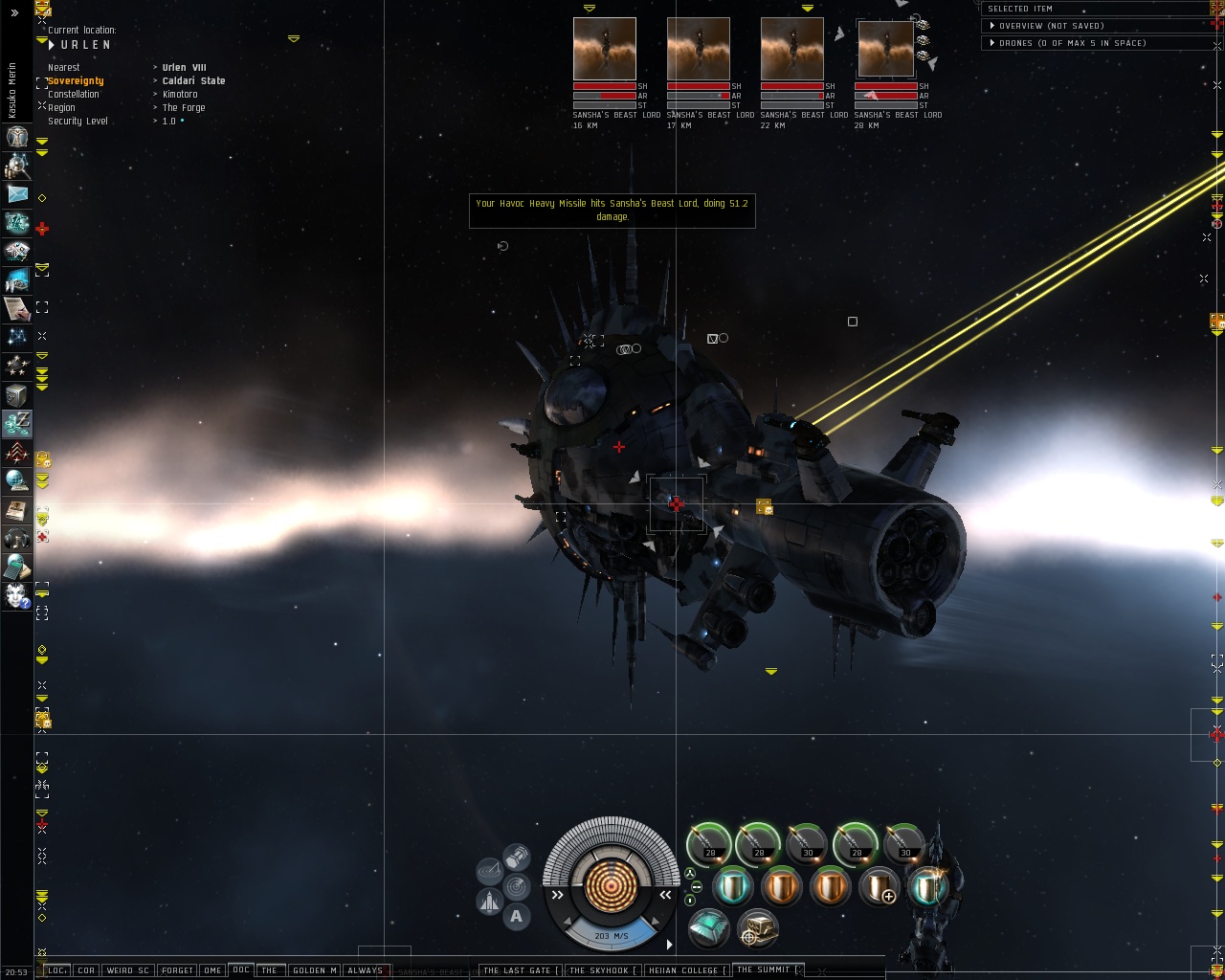The height and width of the screenshot is (980, 1225).
Task: Toggle the autopilot A button
Action: pyautogui.click(x=517, y=917)
